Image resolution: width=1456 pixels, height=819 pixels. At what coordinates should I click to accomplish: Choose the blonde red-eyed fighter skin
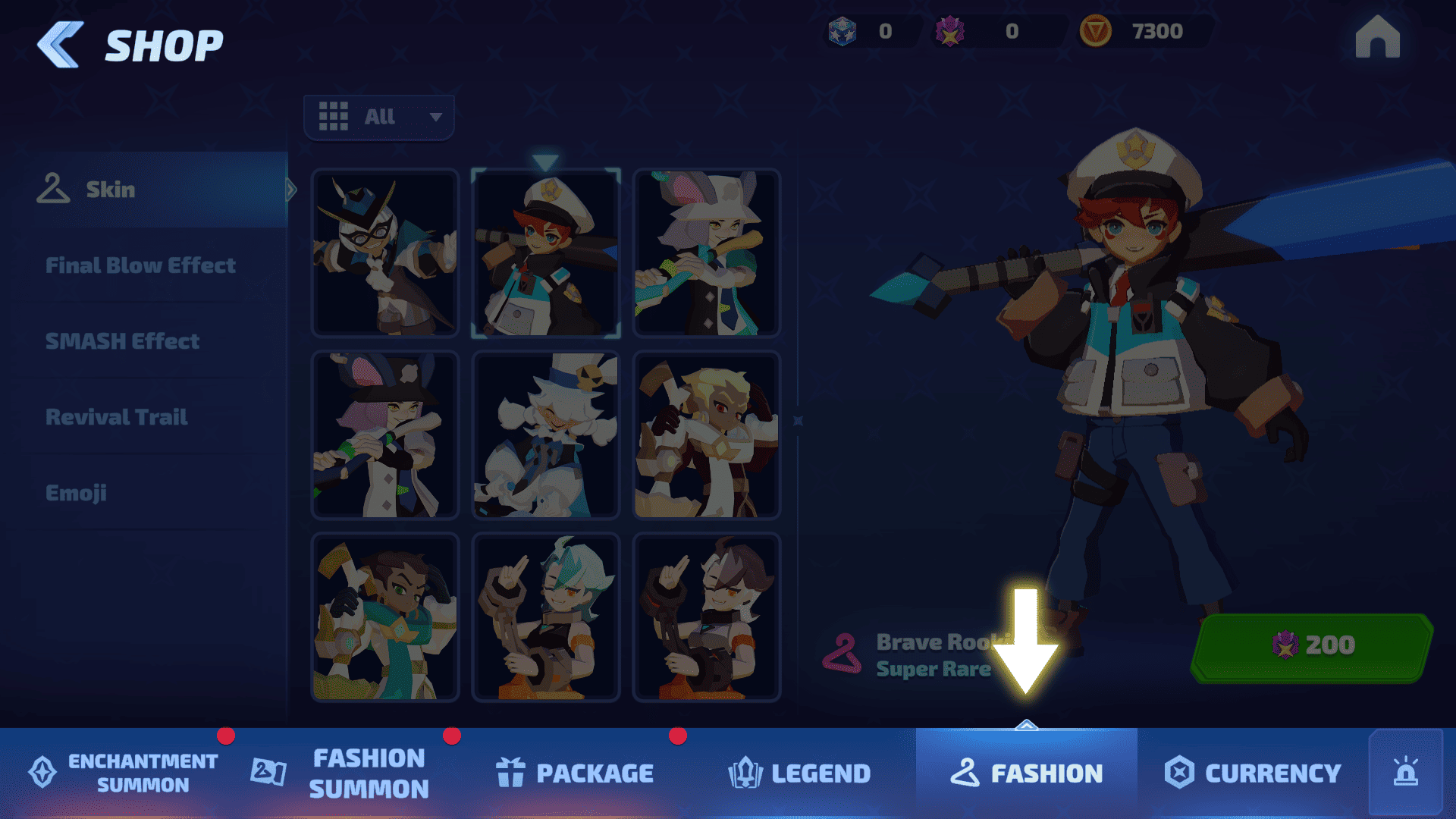coord(706,435)
